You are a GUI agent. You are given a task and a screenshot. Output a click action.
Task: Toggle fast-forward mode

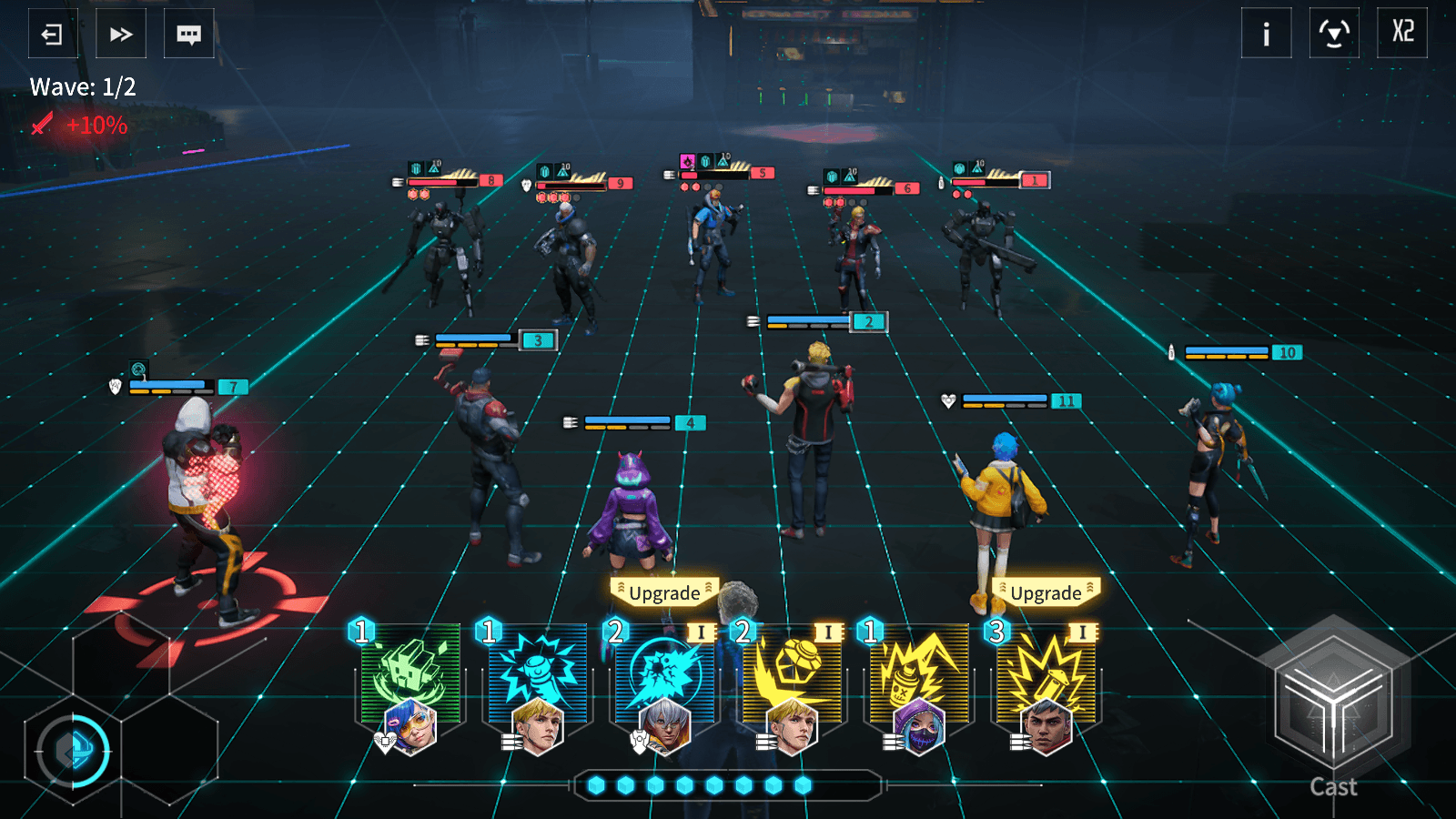(x=120, y=34)
